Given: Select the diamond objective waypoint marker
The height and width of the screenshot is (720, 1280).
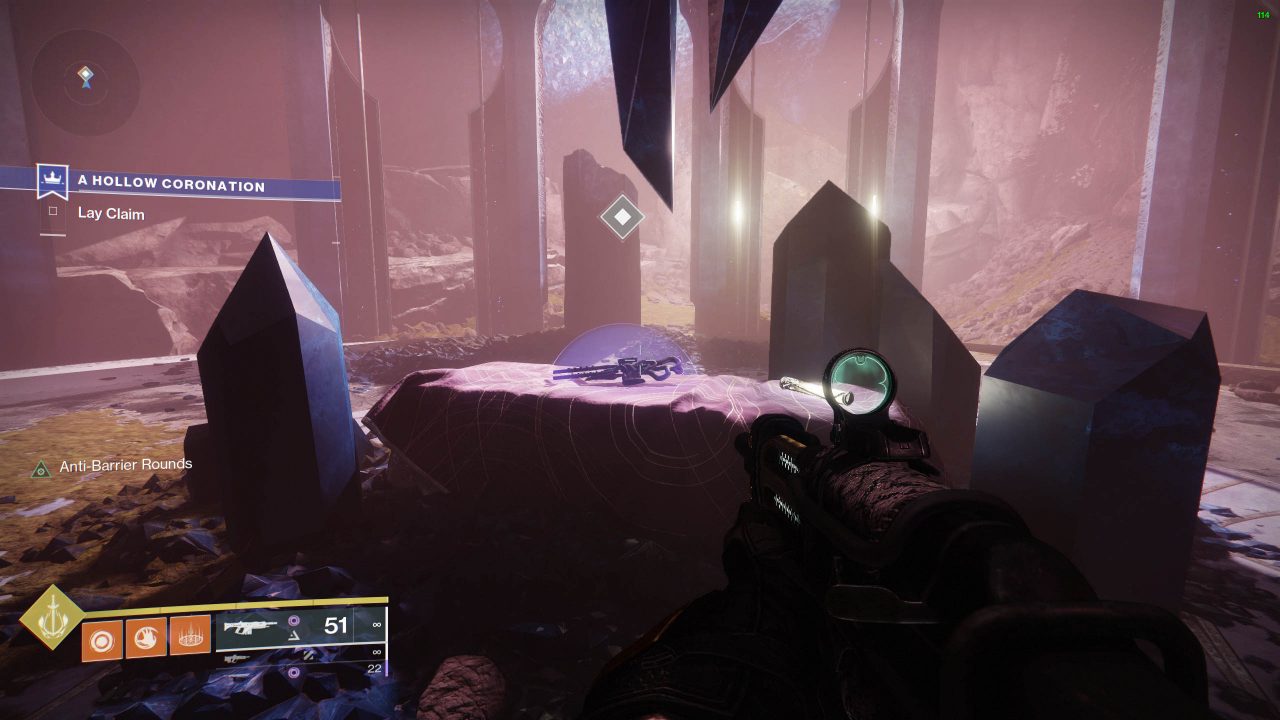Looking at the screenshot, I should point(622,217).
